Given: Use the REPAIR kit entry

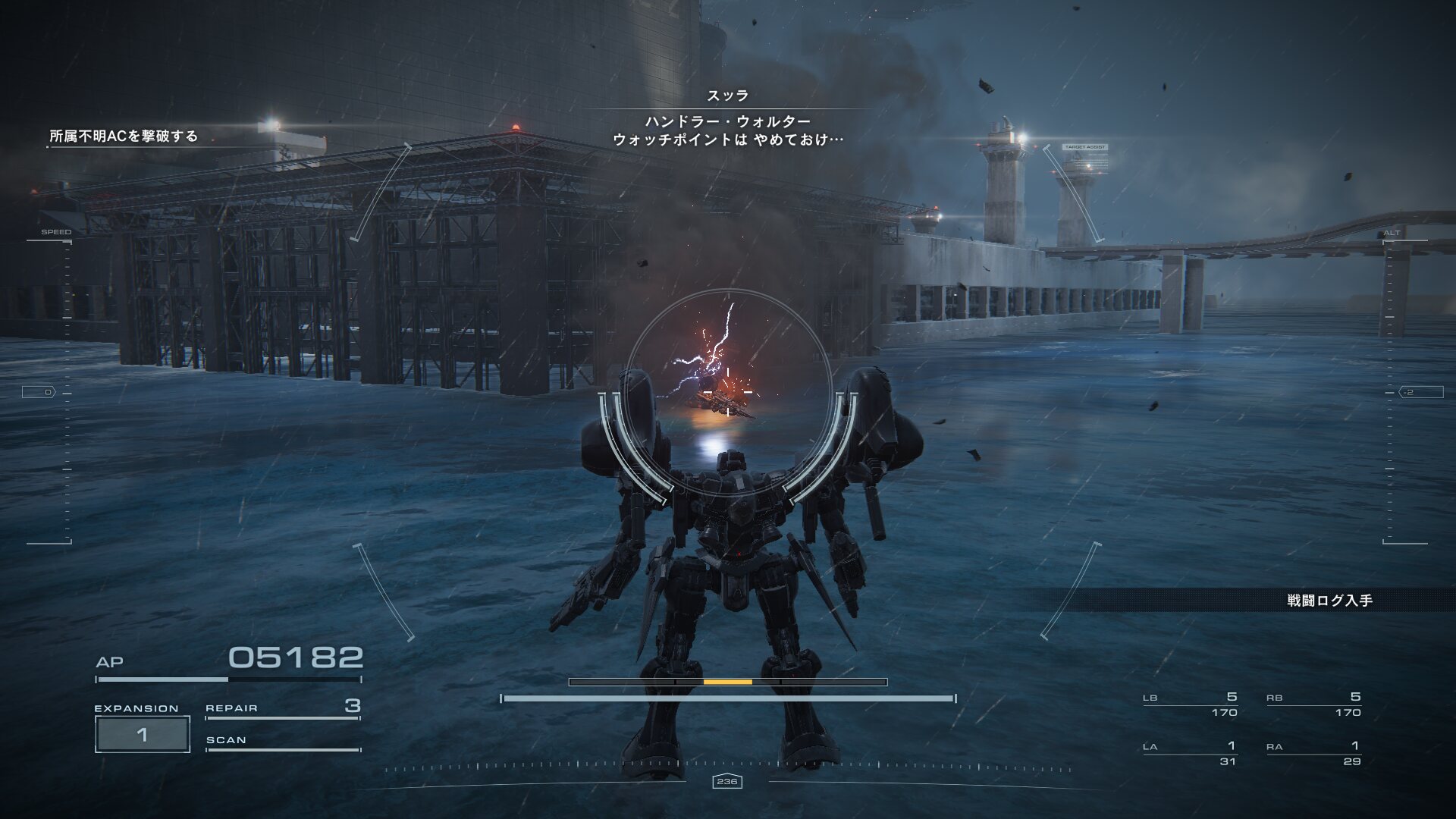Looking at the screenshot, I should click(x=282, y=708).
